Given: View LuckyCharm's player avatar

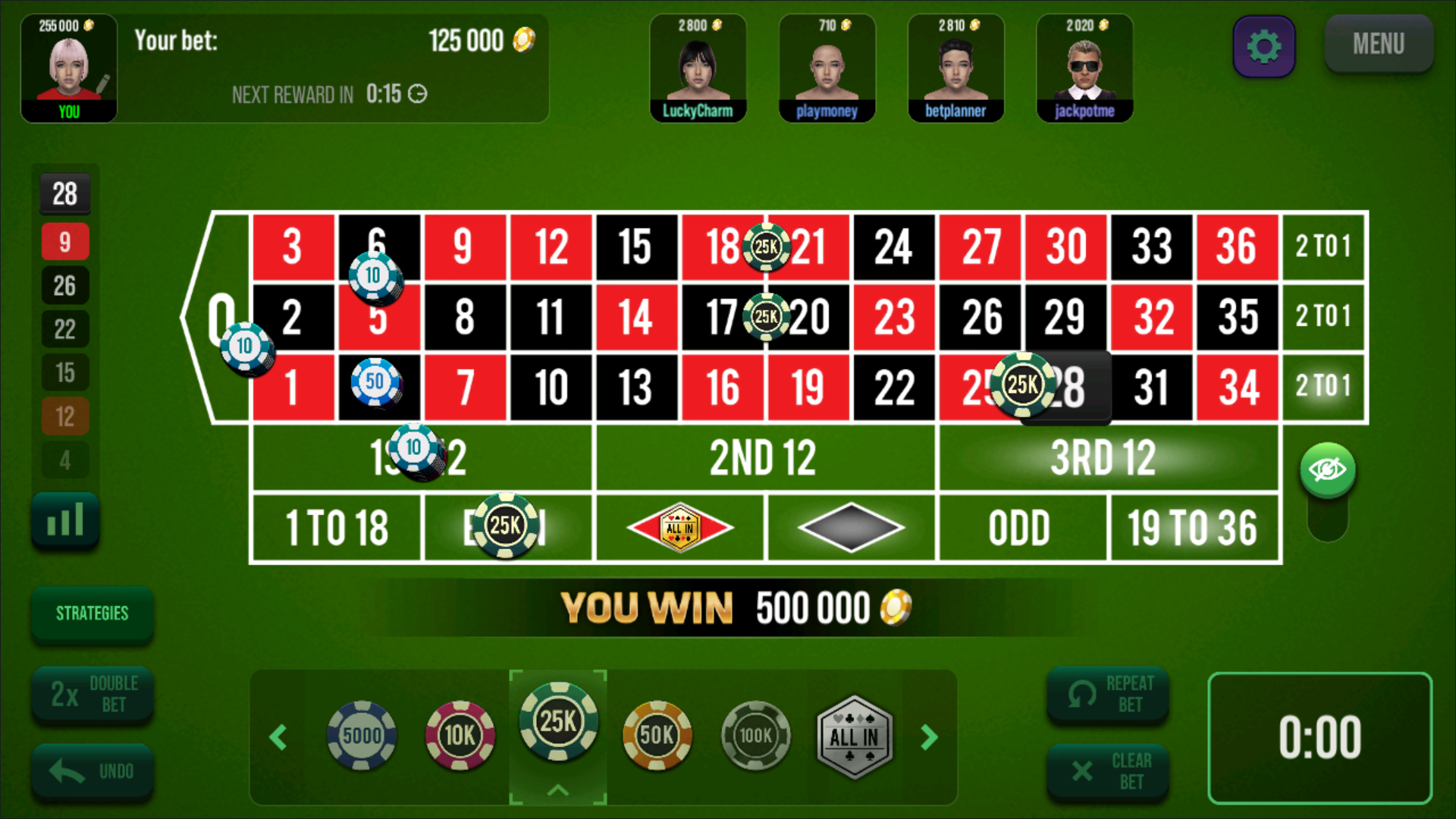Looking at the screenshot, I should 698,68.
